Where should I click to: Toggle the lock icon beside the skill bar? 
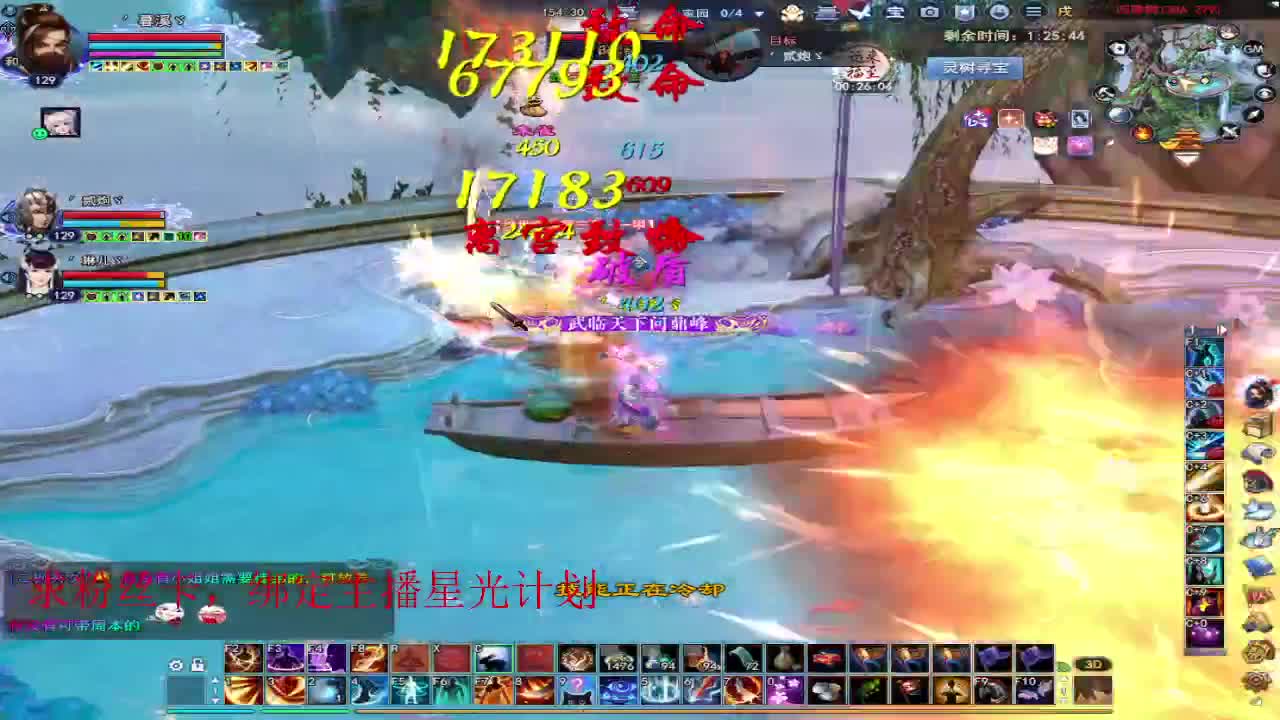198,664
